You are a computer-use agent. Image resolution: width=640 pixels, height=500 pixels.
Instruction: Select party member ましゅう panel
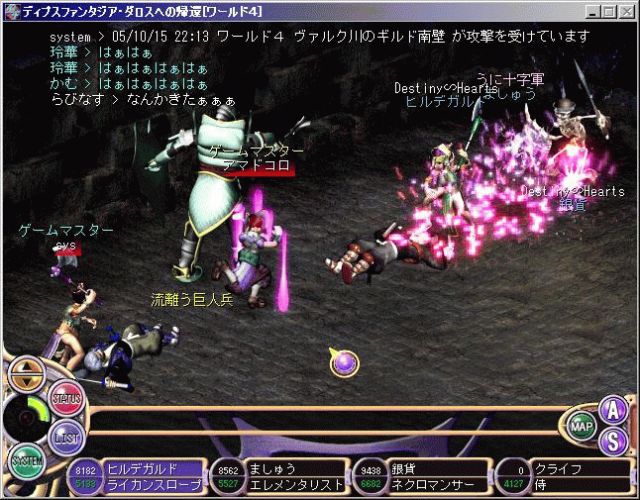[x=282, y=476]
